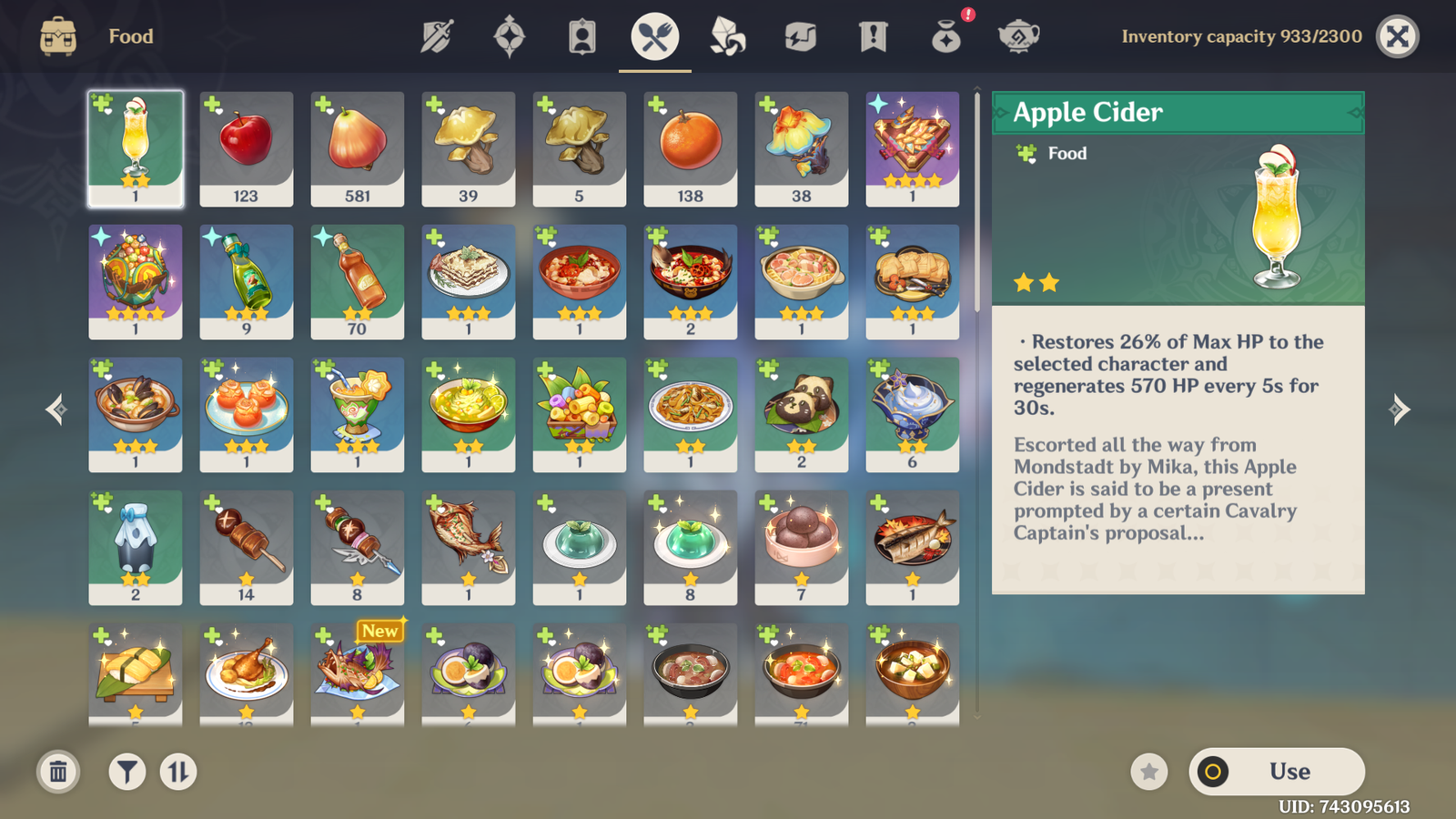
Task: Choose the orange fruit stack of 138
Action: click(690, 148)
